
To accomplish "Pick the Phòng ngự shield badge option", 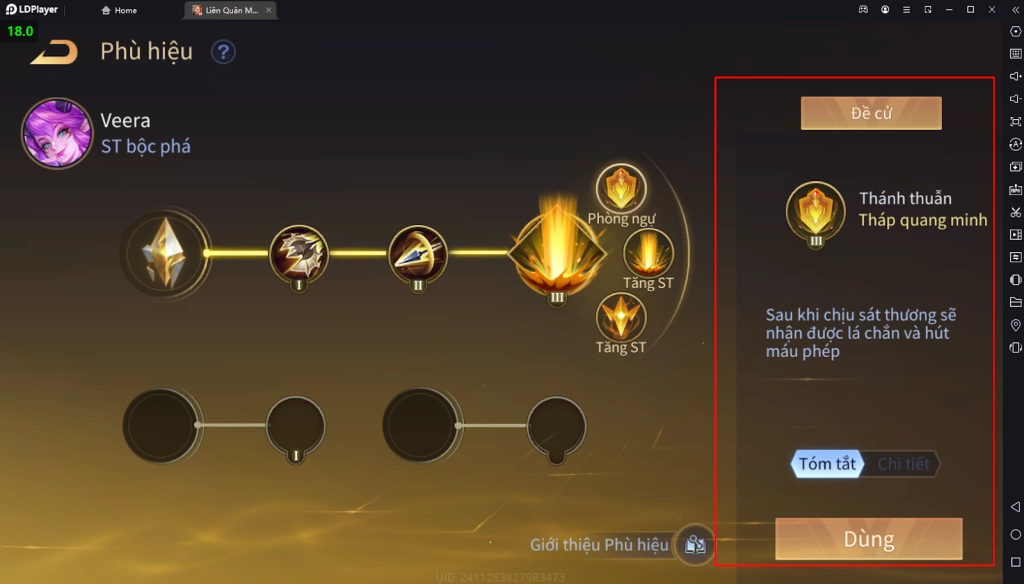I will (x=621, y=189).
